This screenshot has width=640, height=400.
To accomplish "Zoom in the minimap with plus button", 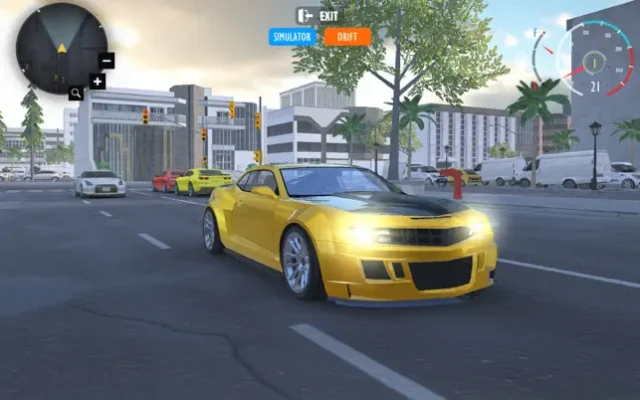I will pos(97,81).
